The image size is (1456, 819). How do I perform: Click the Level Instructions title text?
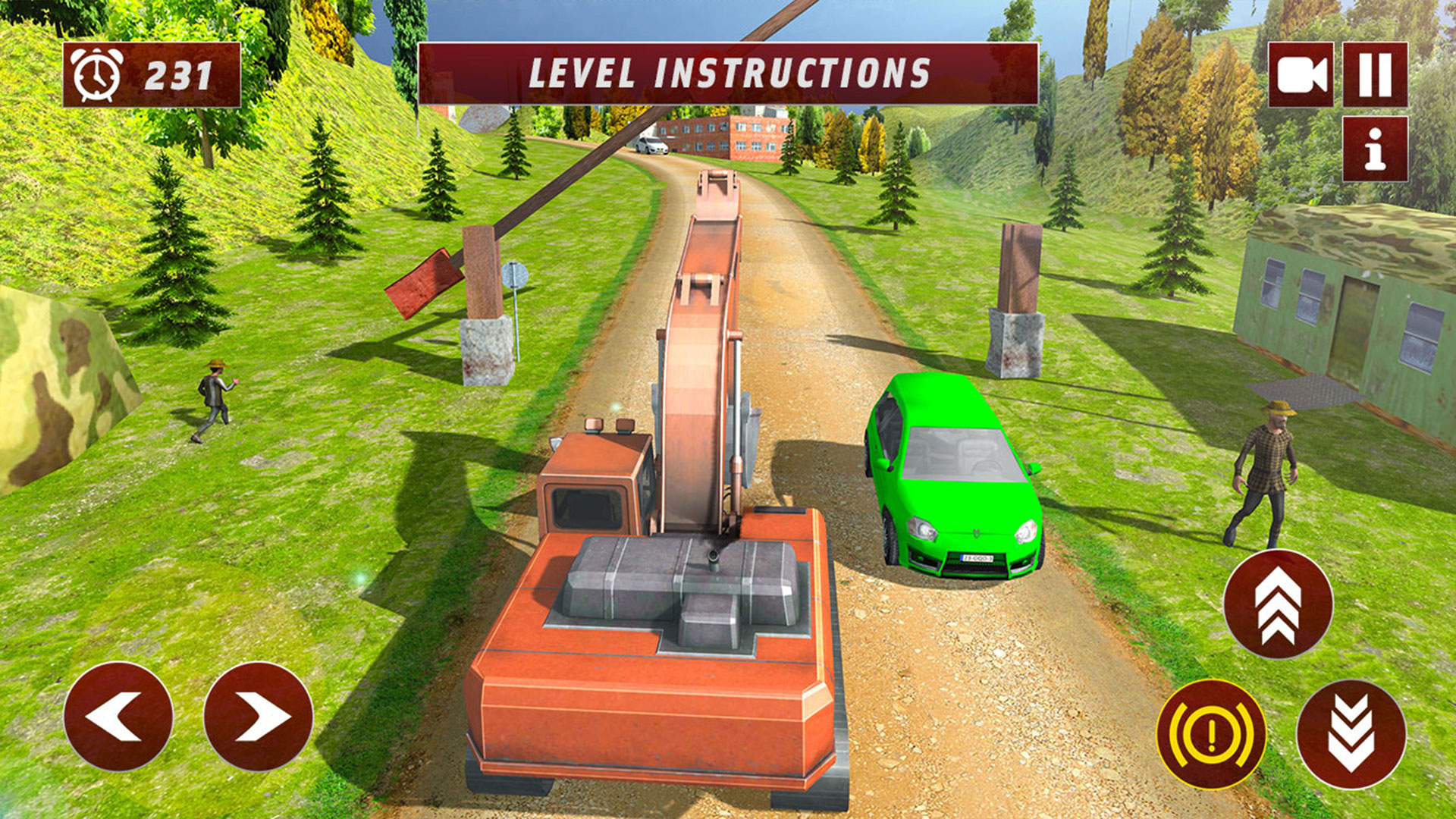click(x=726, y=74)
